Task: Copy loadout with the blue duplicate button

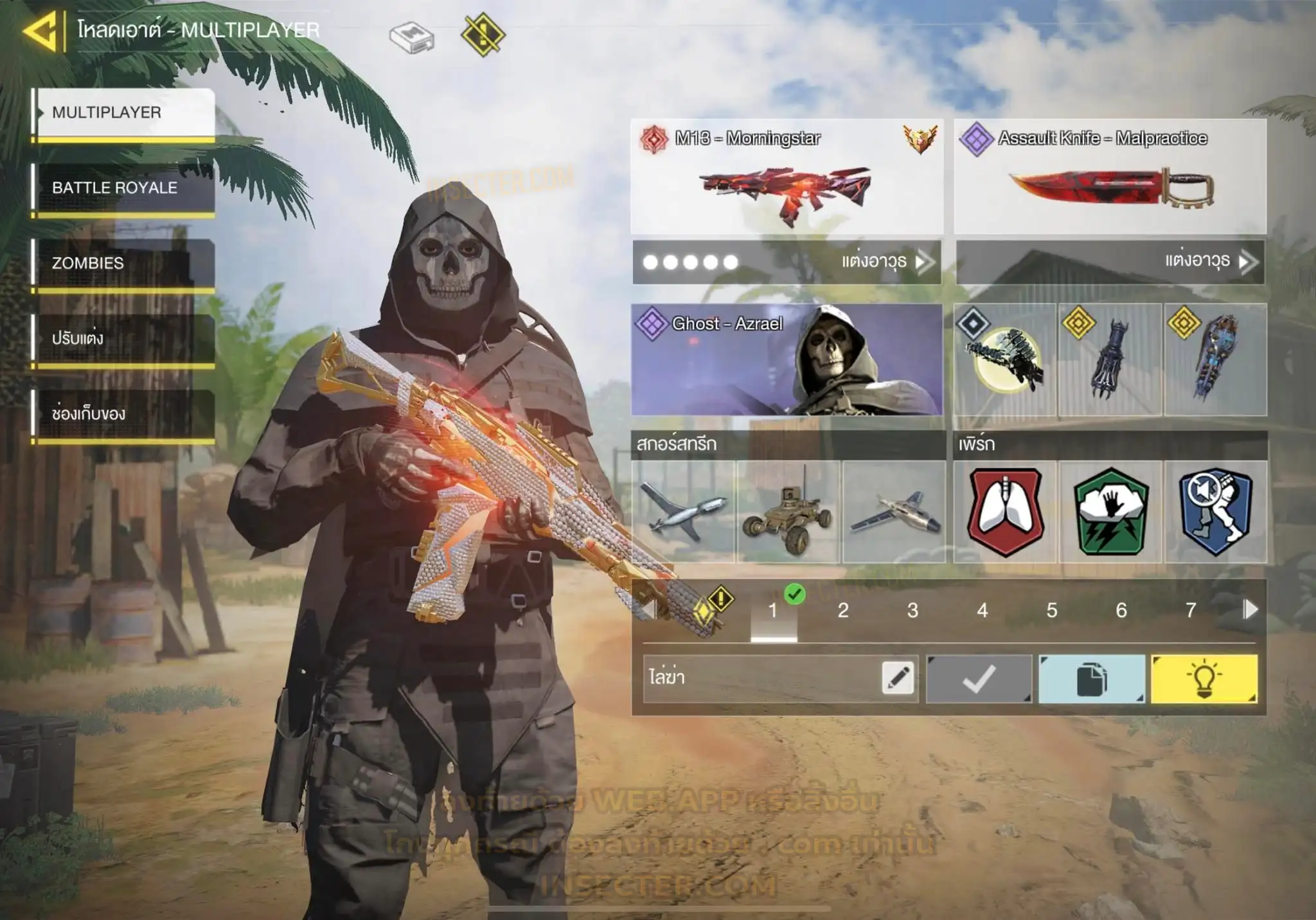Action: coord(1091,679)
